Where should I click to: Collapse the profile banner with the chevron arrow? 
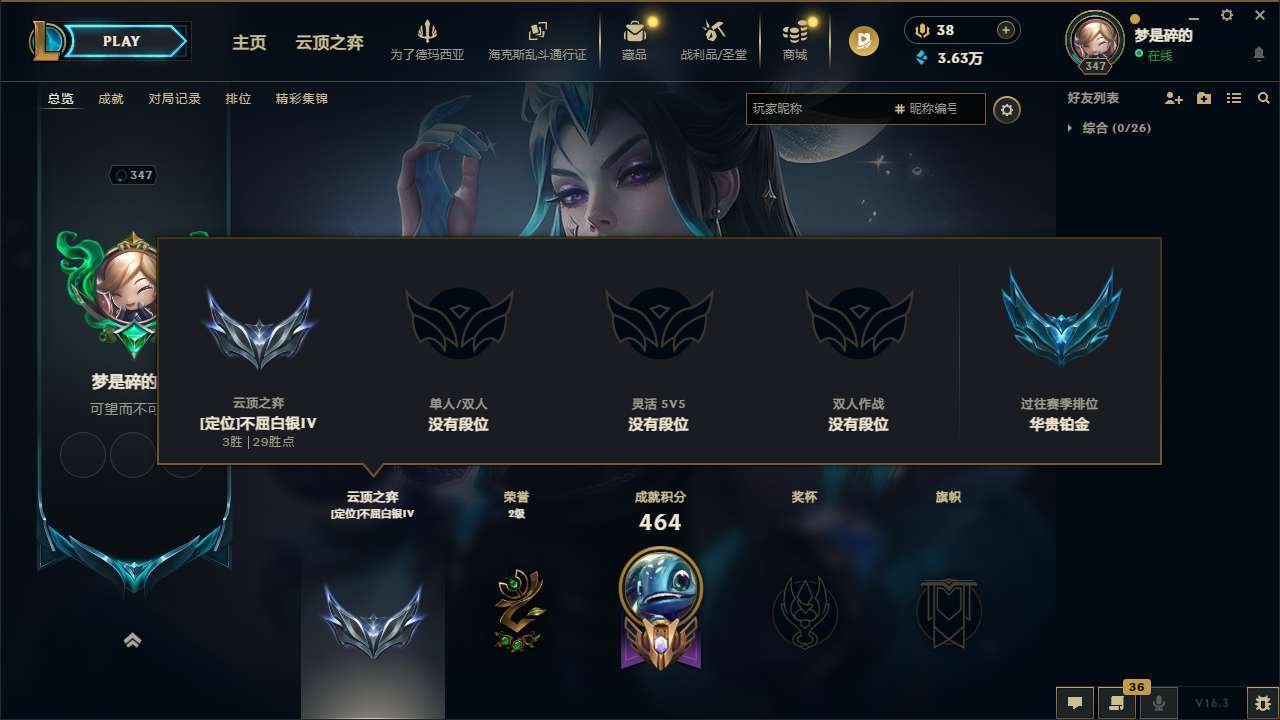click(133, 640)
